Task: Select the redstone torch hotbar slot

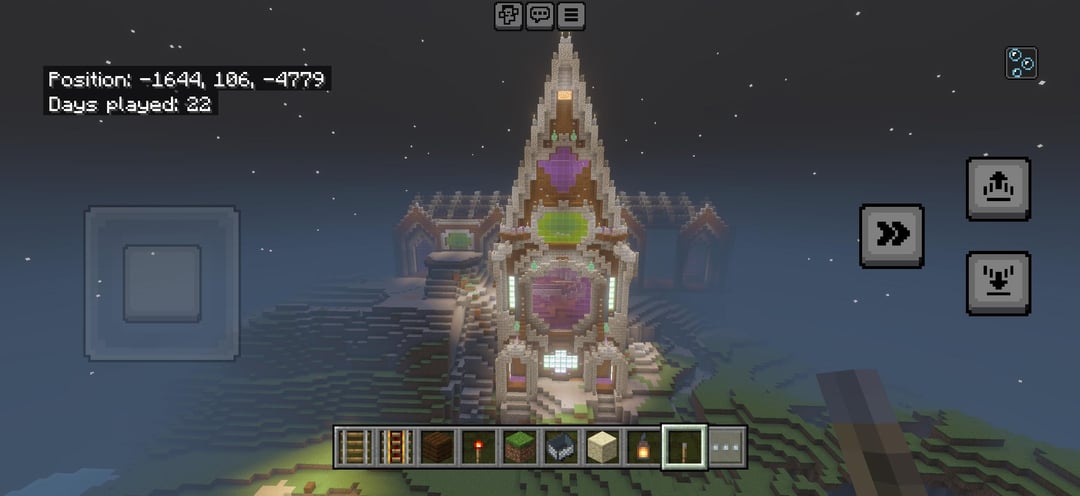Action: point(478,447)
